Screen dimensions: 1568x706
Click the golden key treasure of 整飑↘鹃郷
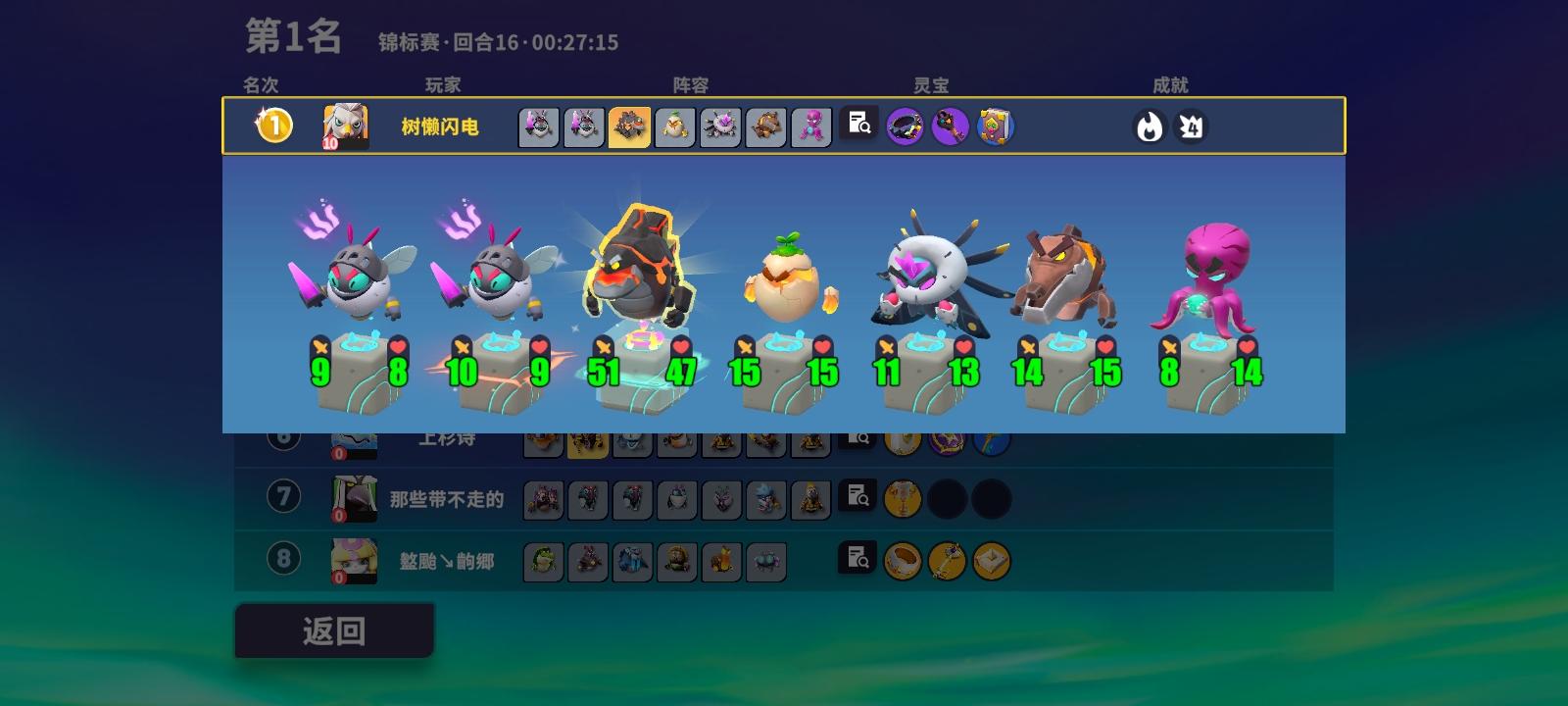pos(948,562)
